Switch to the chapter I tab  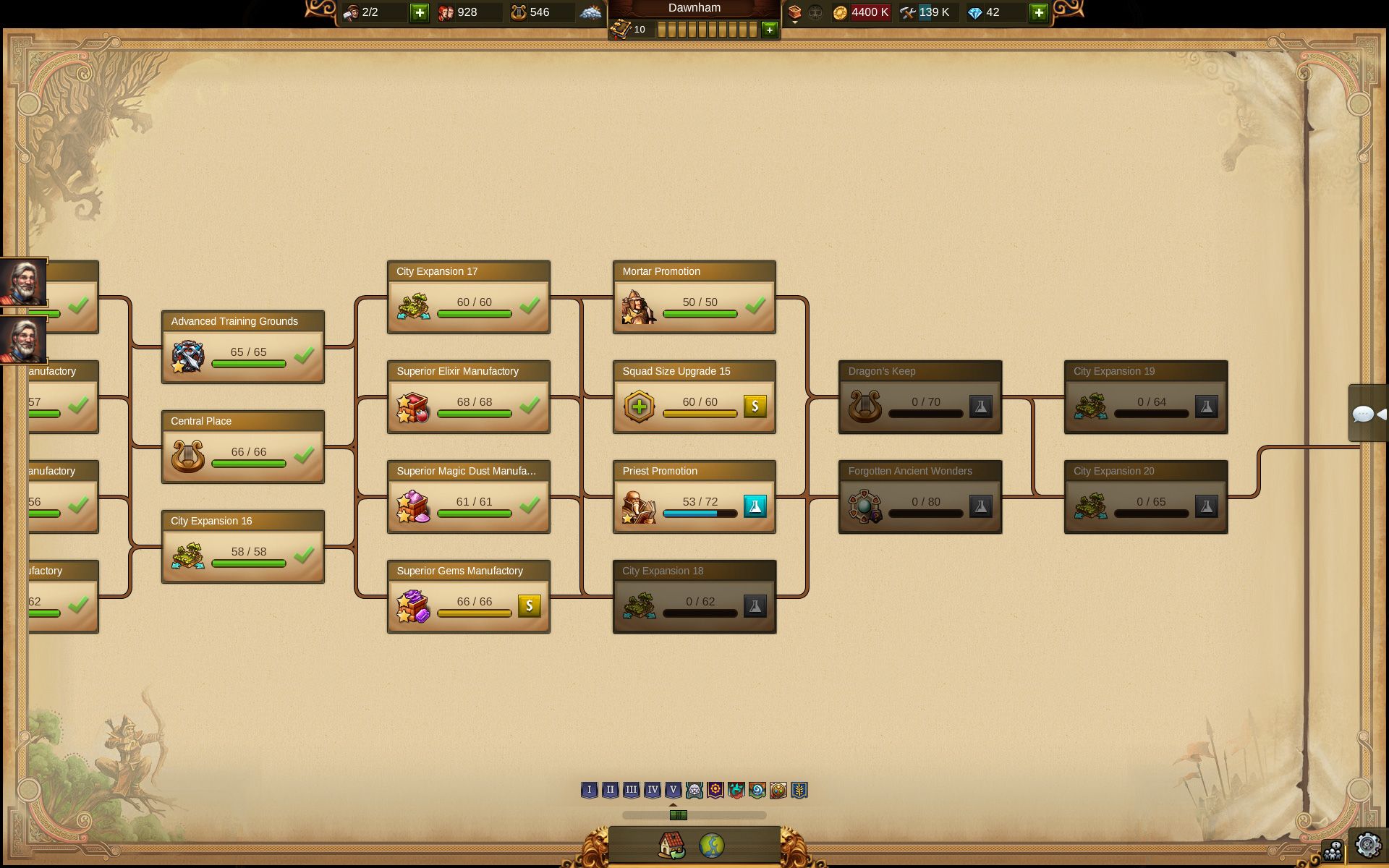589,790
